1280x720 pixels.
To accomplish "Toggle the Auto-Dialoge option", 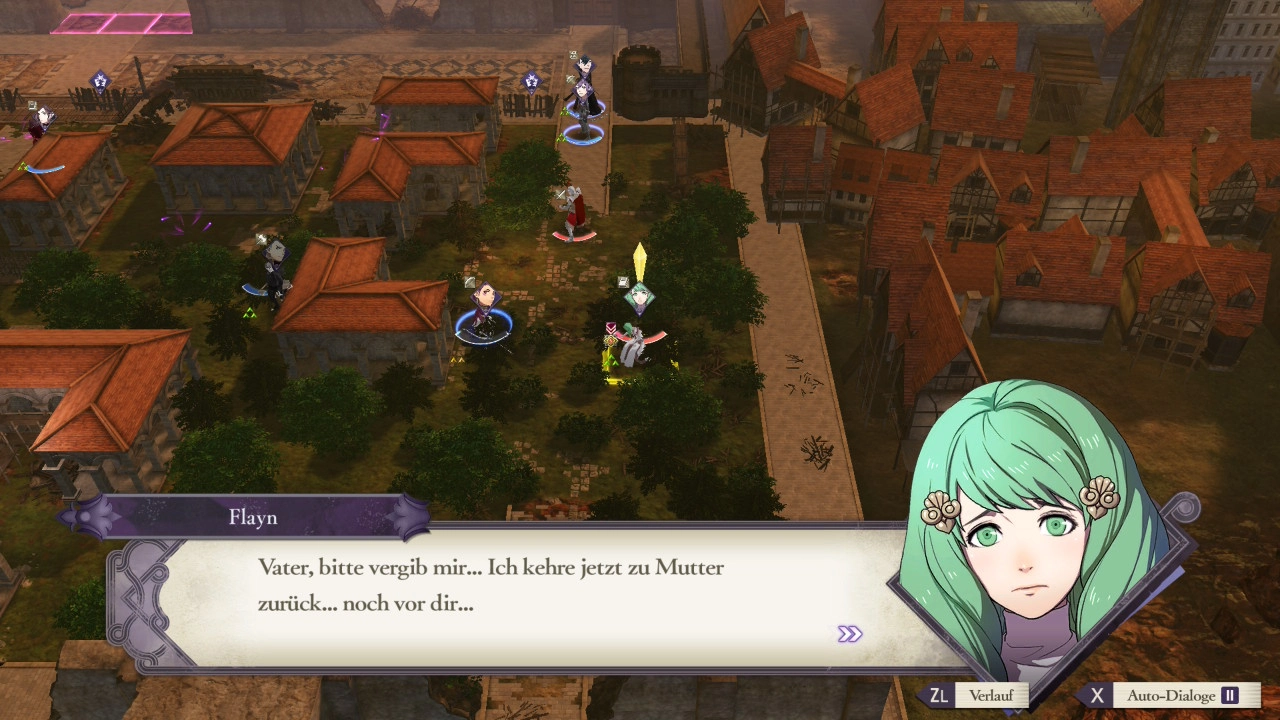I will (x=1171, y=696).
